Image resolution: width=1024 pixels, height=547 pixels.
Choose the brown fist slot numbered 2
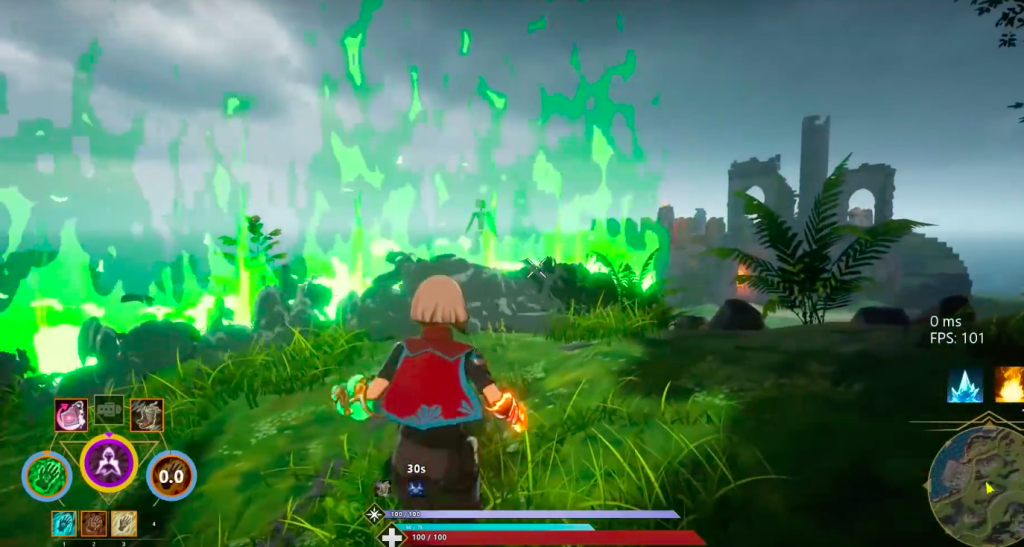coord(94,523)
